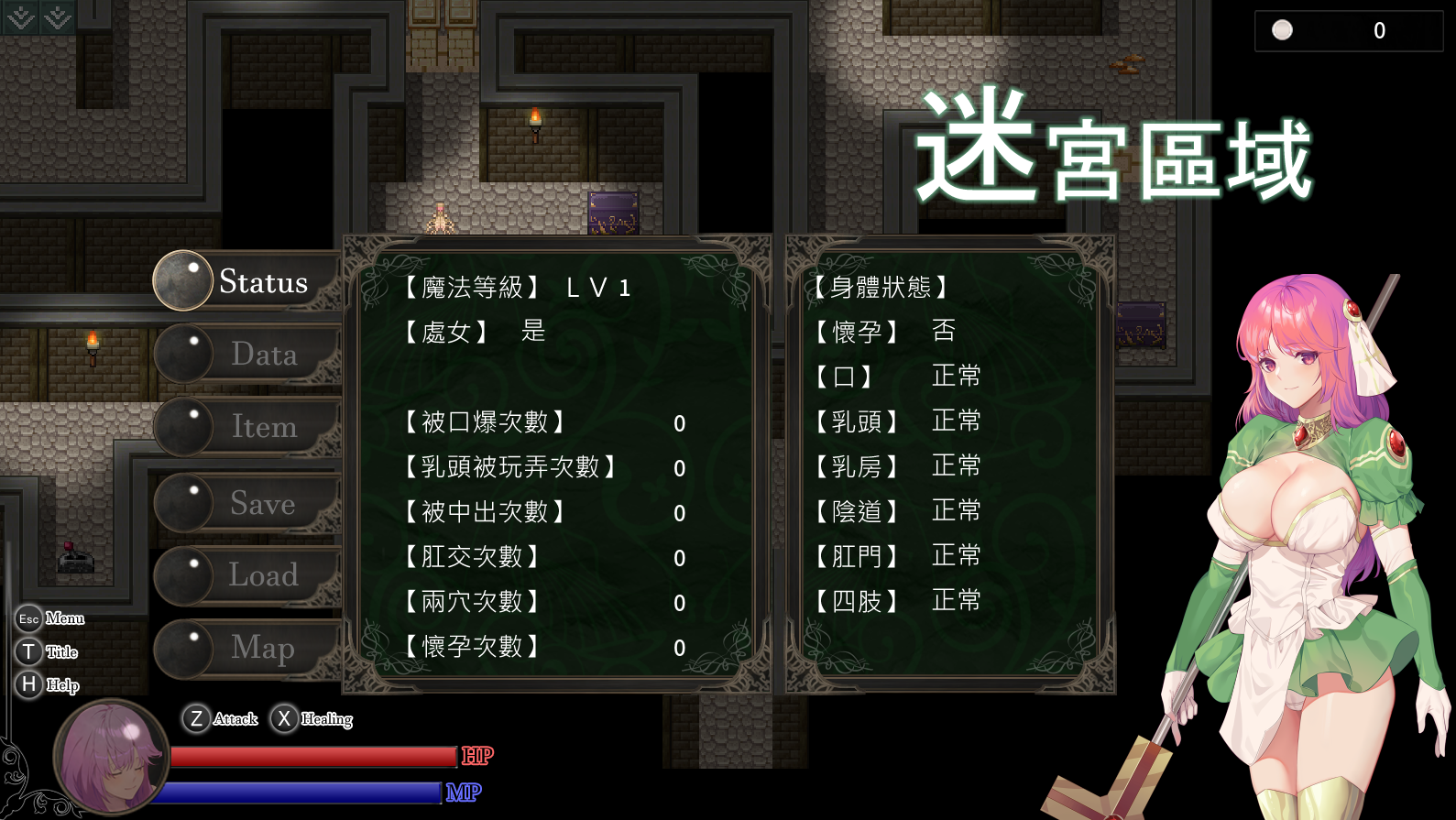Click the H key badge next to Help
The height and width of the screenshot is (820, 1456).
27,684
